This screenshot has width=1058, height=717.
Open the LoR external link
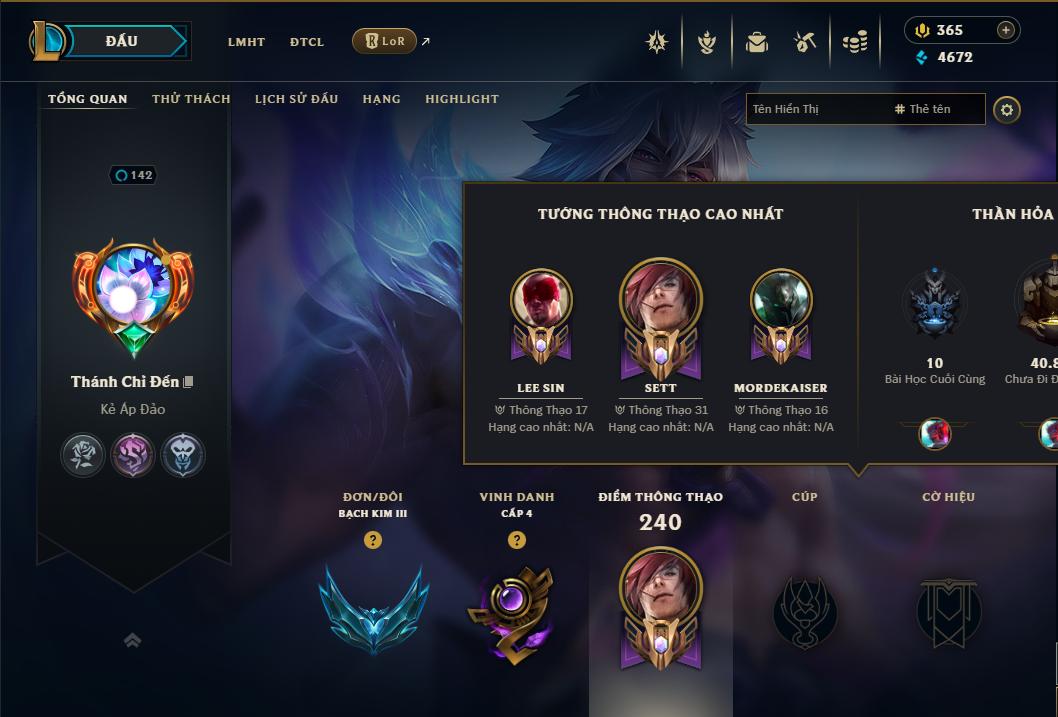(385, 41)
